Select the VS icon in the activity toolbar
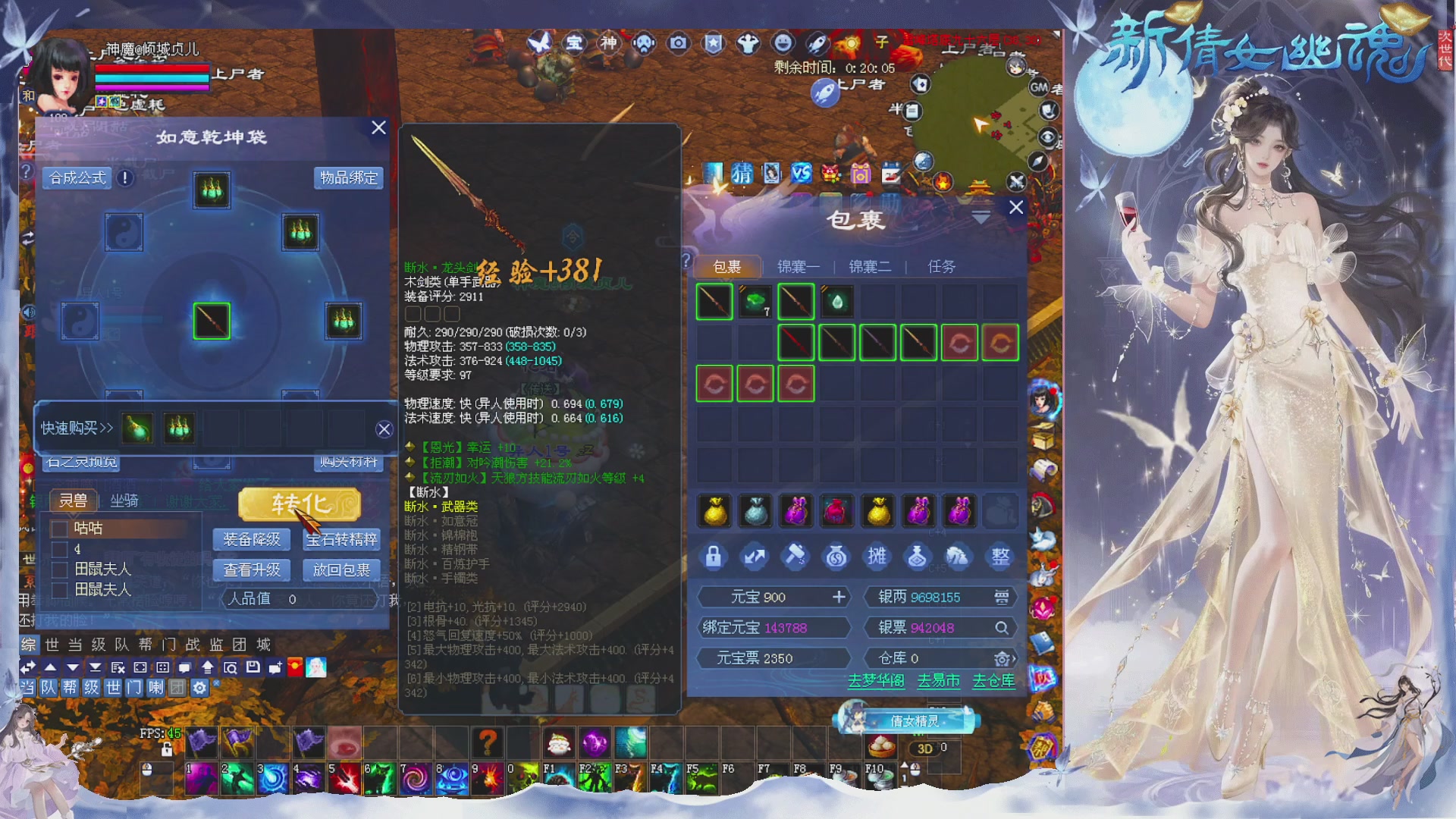 (801, 172)
